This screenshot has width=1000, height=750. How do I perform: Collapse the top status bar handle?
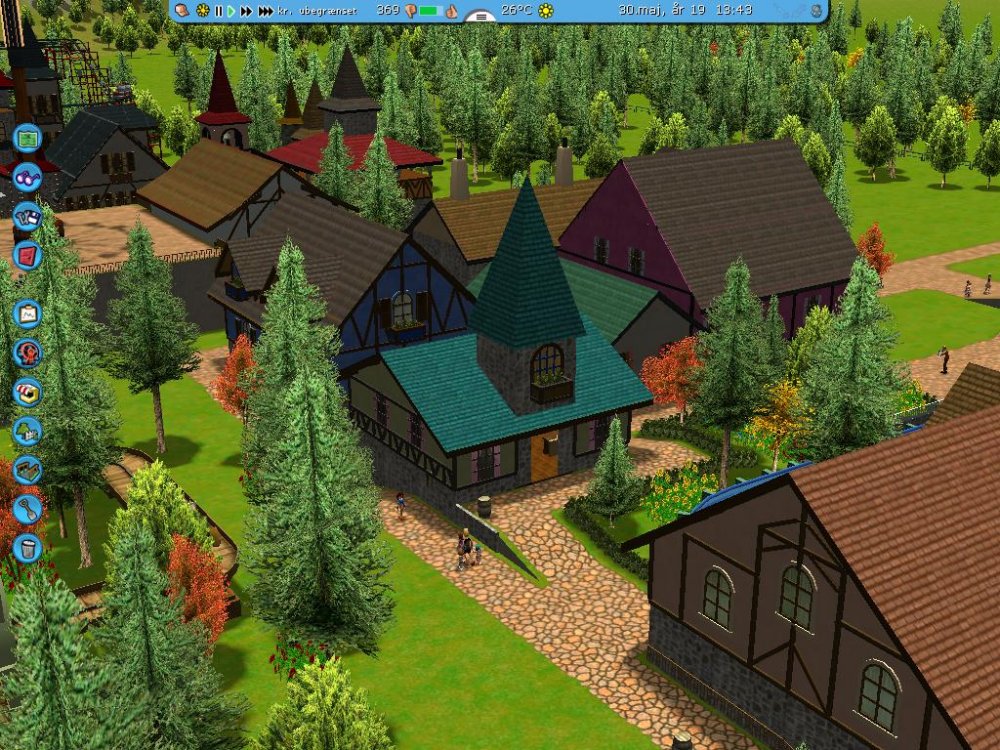click(x=482, y=17)
